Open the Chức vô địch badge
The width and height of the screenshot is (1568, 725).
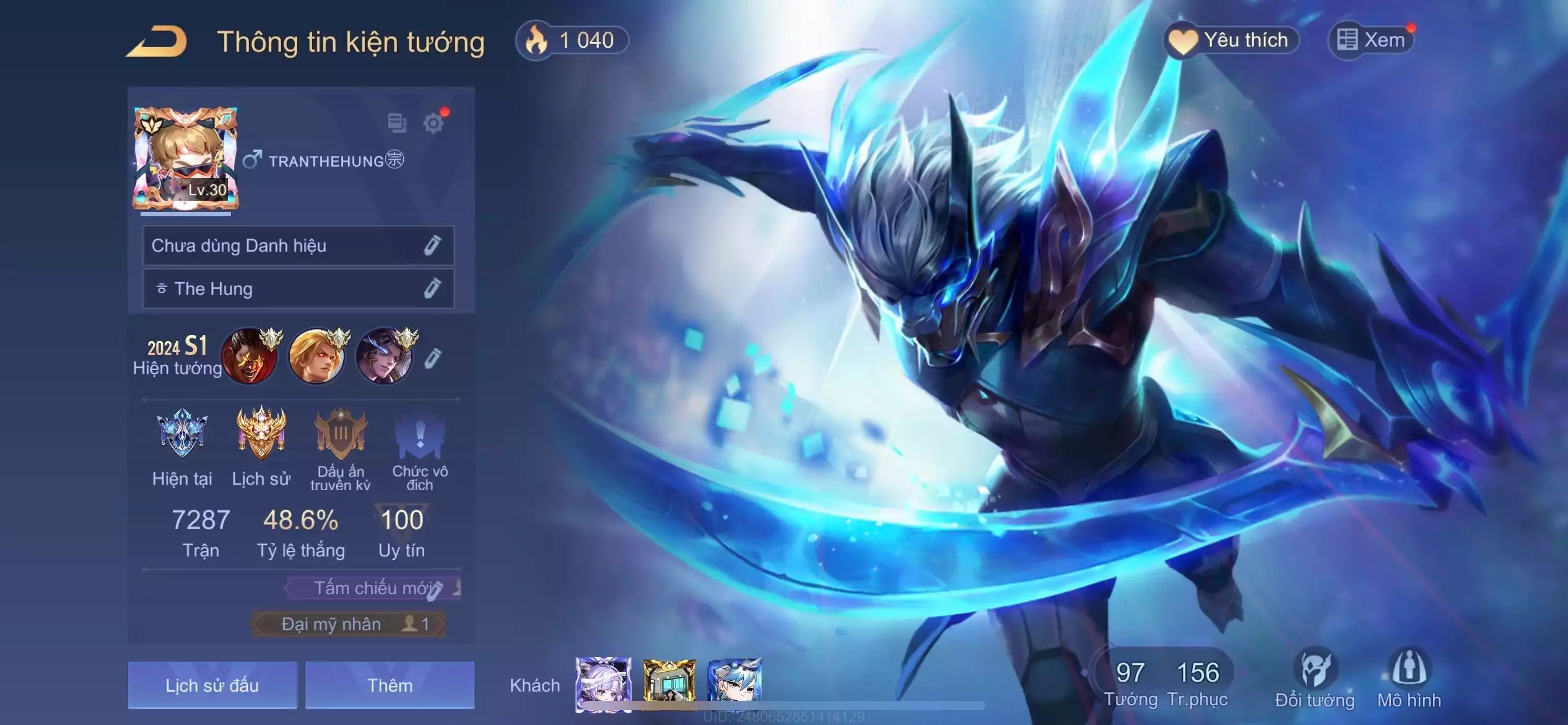tap(419, 434)
